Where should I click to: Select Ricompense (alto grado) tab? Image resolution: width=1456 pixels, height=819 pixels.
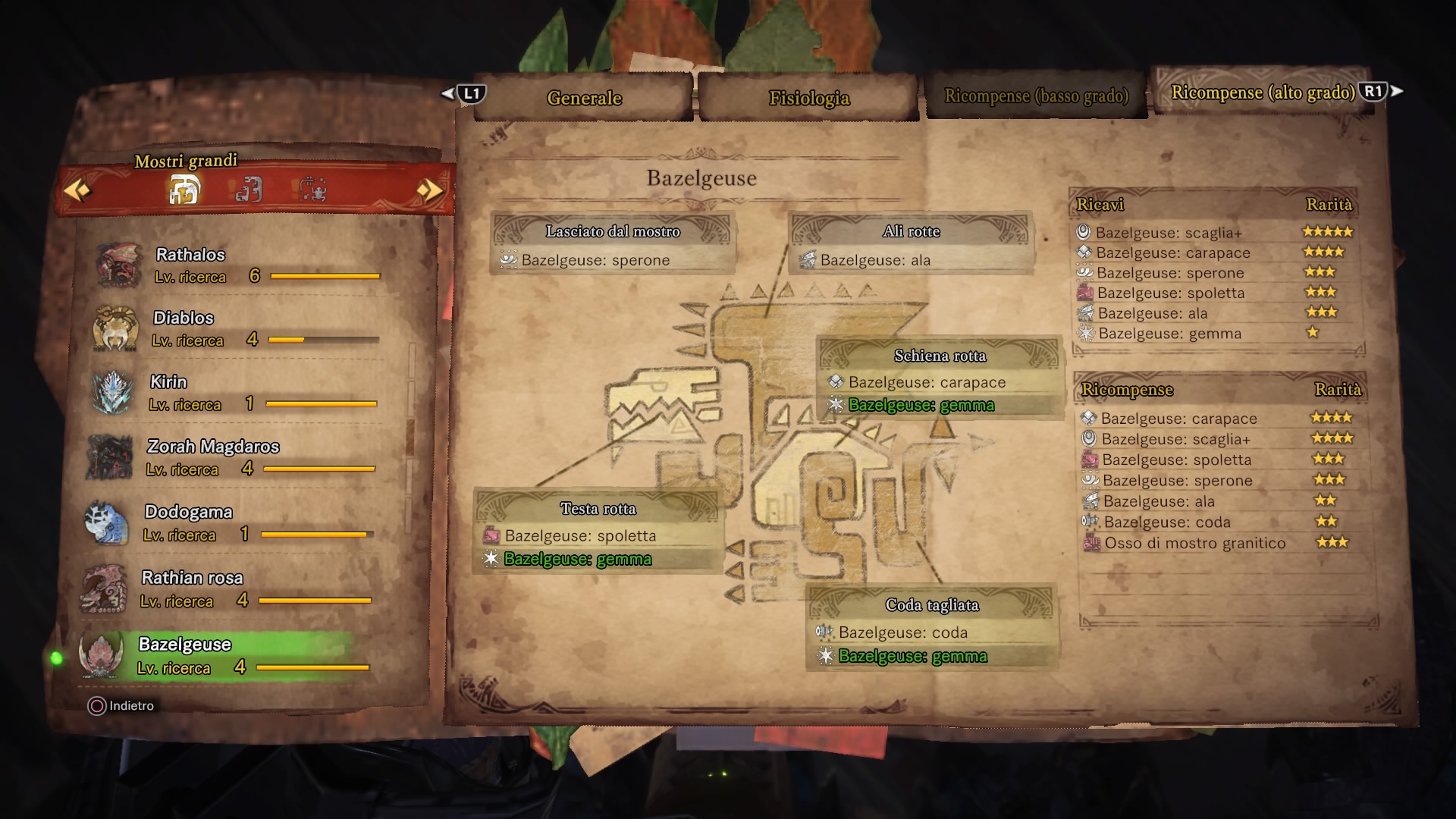[x=1263, y=93]
